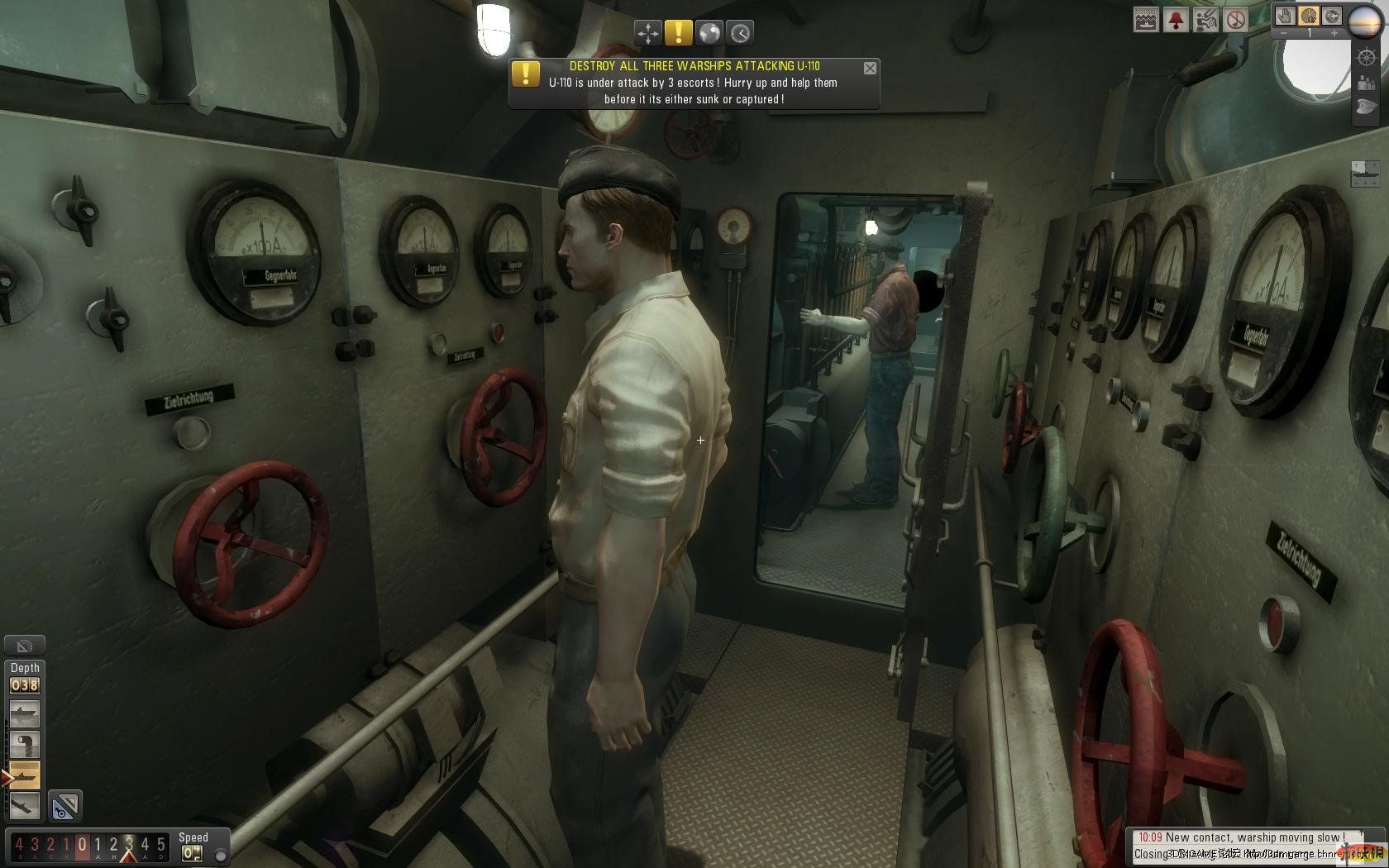Order the submarine to surface depth

coord(24,713)
